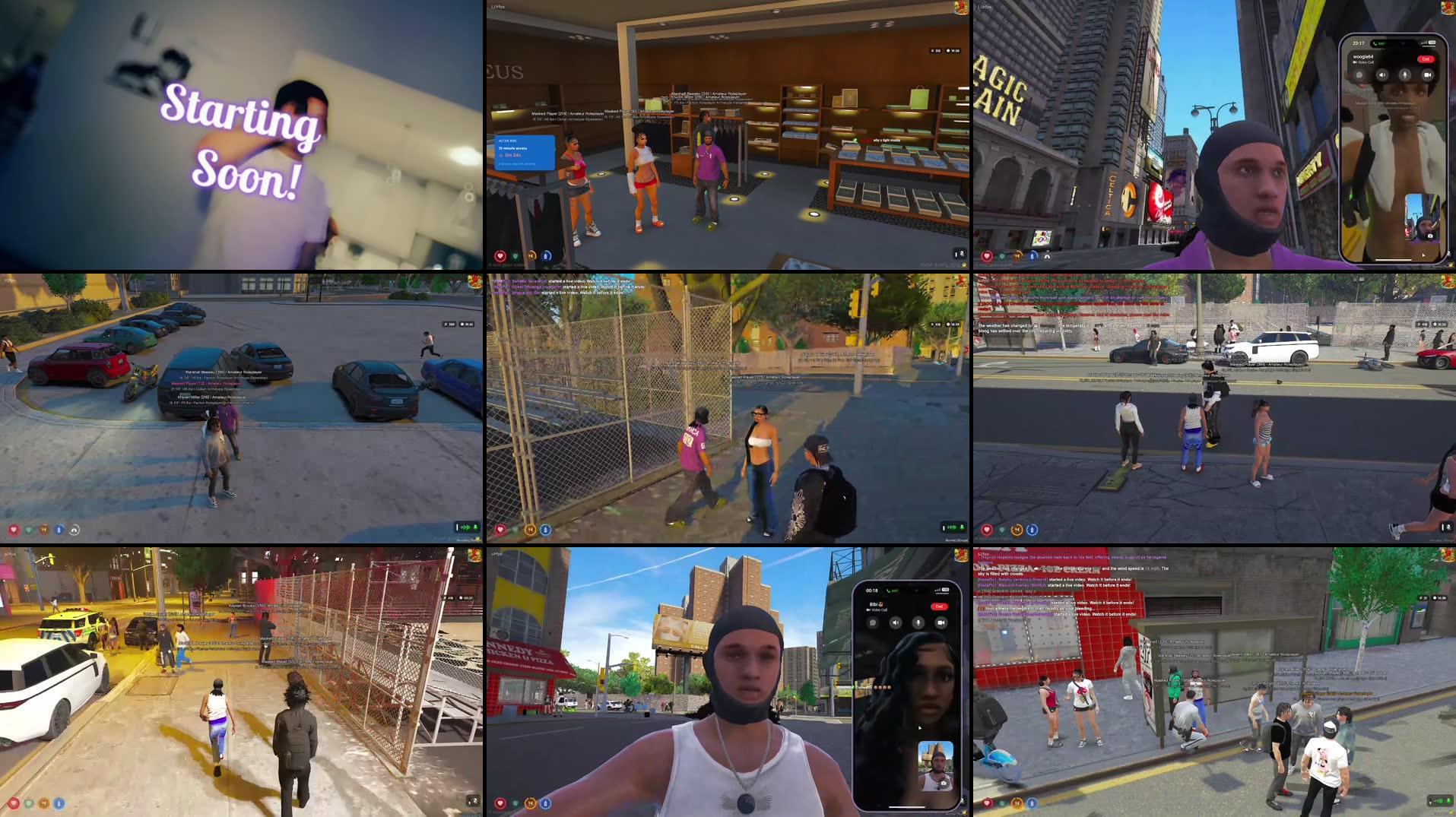Click the snapshot camera icon in the self-view
The width and height of the screenshot is (1456, 817).
click(1430, 236)
